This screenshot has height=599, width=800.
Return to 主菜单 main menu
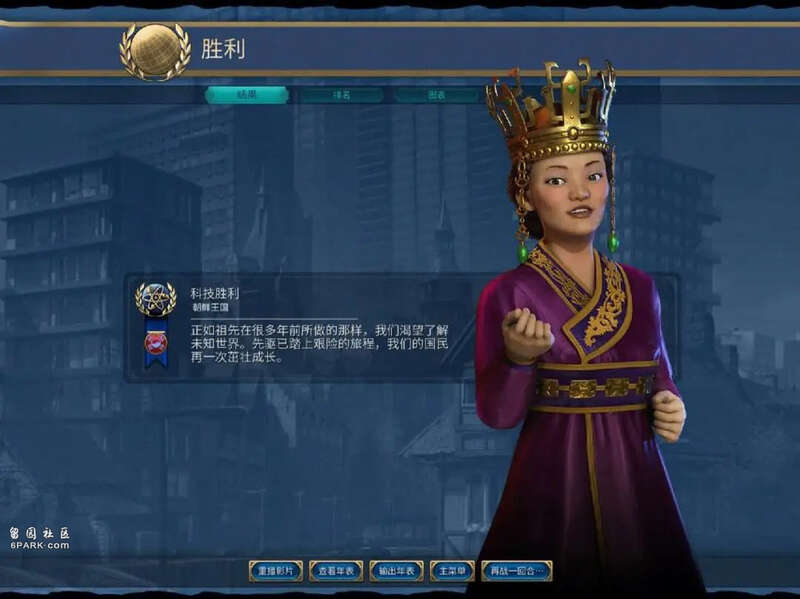click(452, 571)
